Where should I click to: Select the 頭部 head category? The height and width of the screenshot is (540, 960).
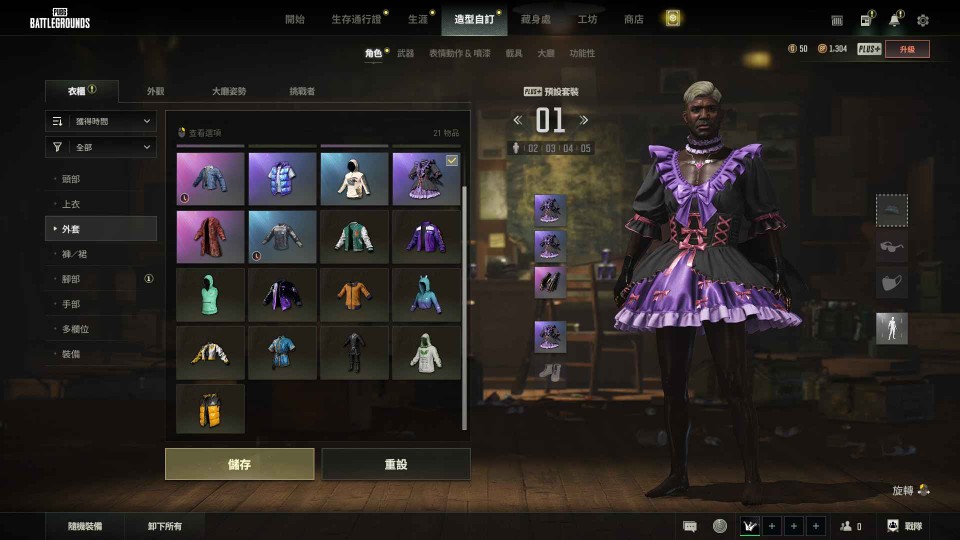pos(70,178)
